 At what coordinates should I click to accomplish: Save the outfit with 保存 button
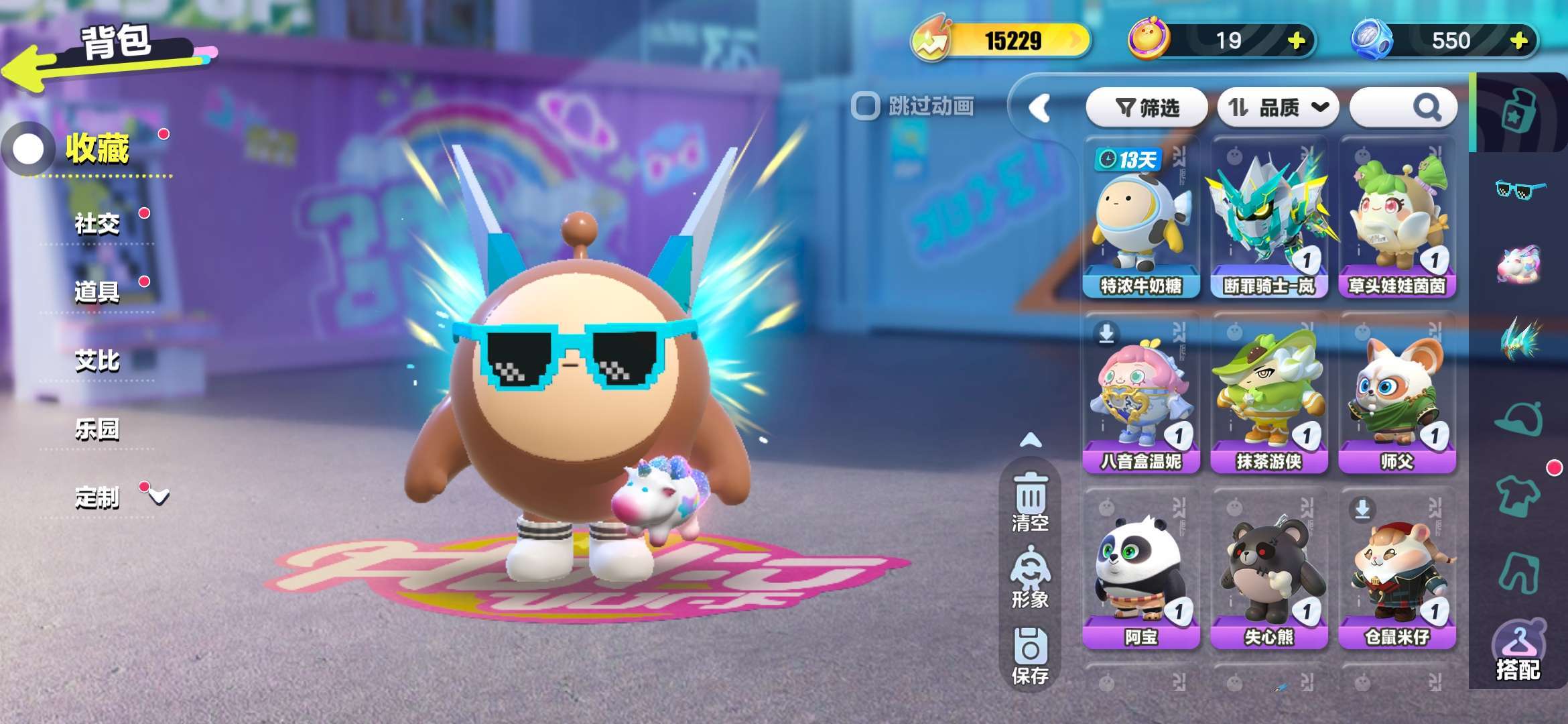[1030, 656]
